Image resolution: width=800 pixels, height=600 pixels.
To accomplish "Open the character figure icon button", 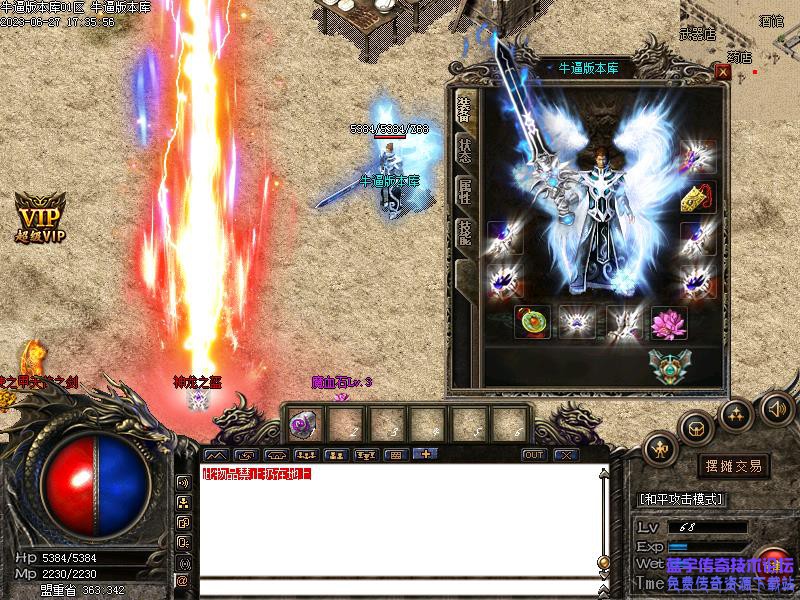I will pos(661,448).
